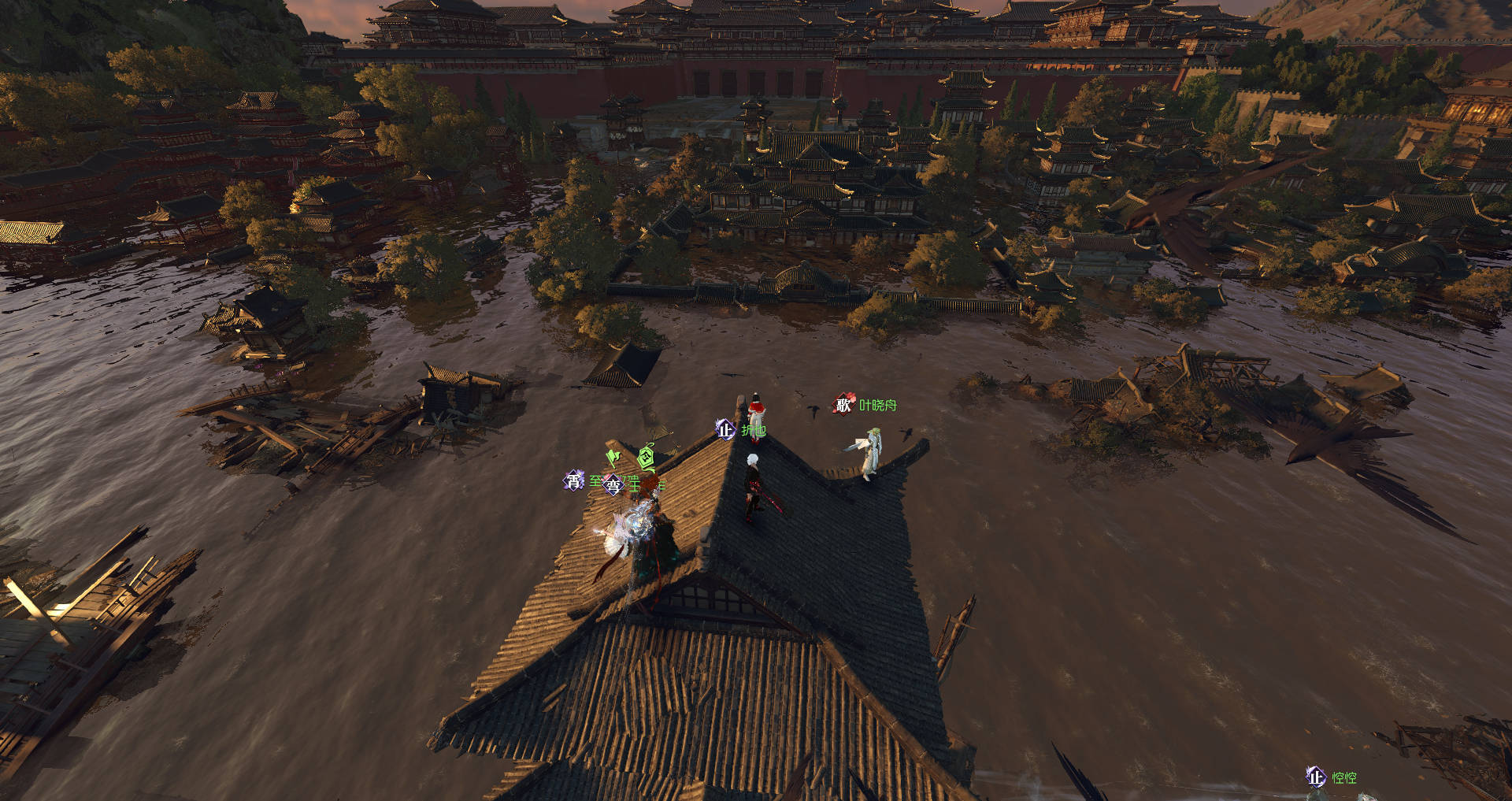Select player nameplate 折也
This screenshot has height=801, width=1512.
click(752, 430)
